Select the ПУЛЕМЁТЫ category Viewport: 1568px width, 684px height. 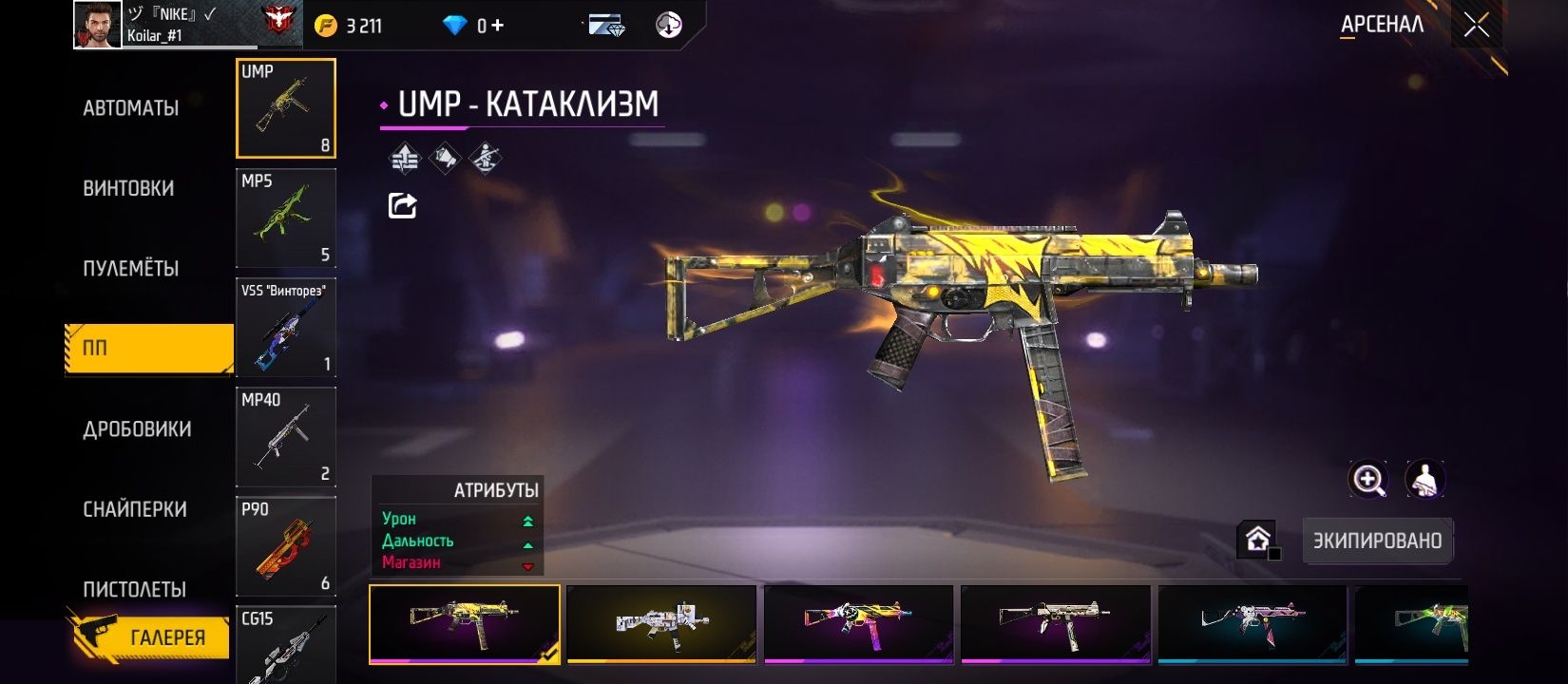tap(131, 269)
